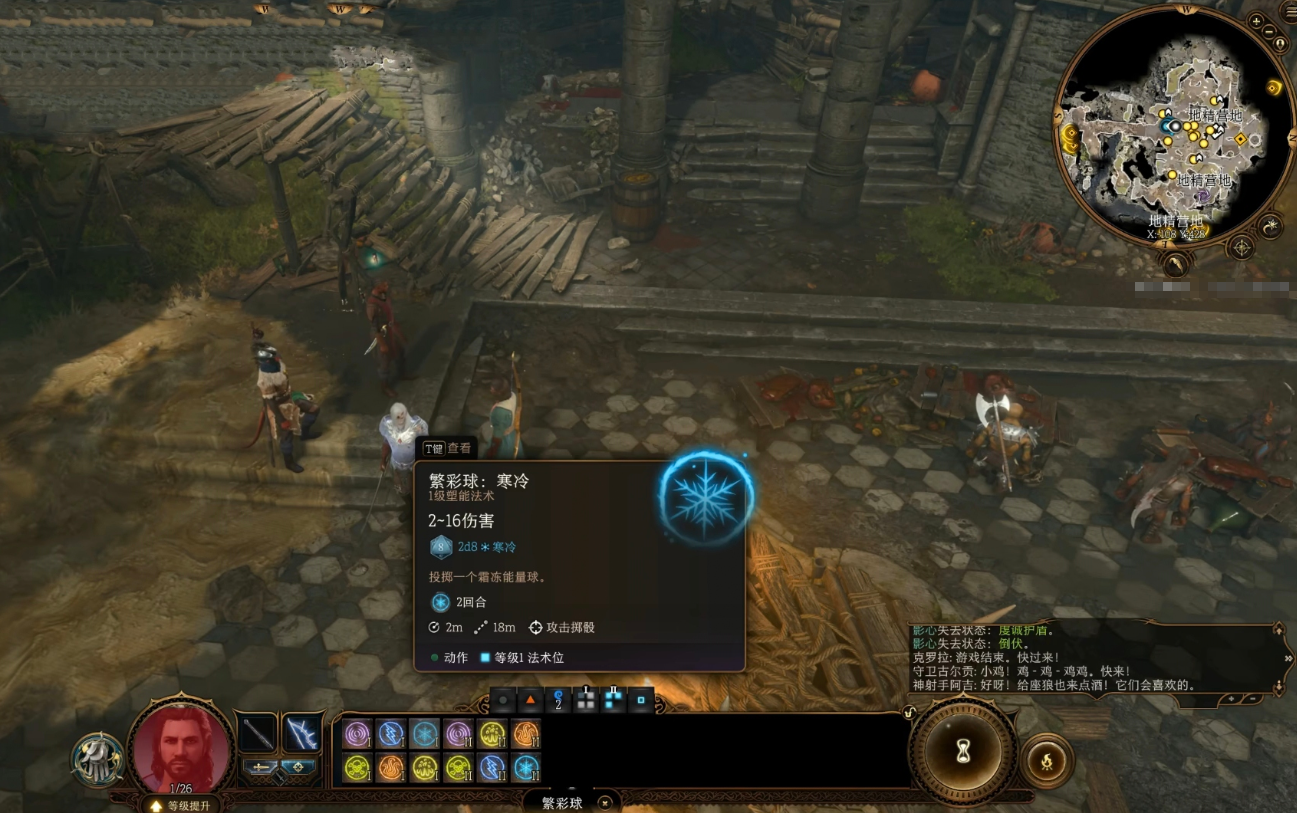
Task: Select the grey circle hotbar filter
Action: tap(503, 701)
